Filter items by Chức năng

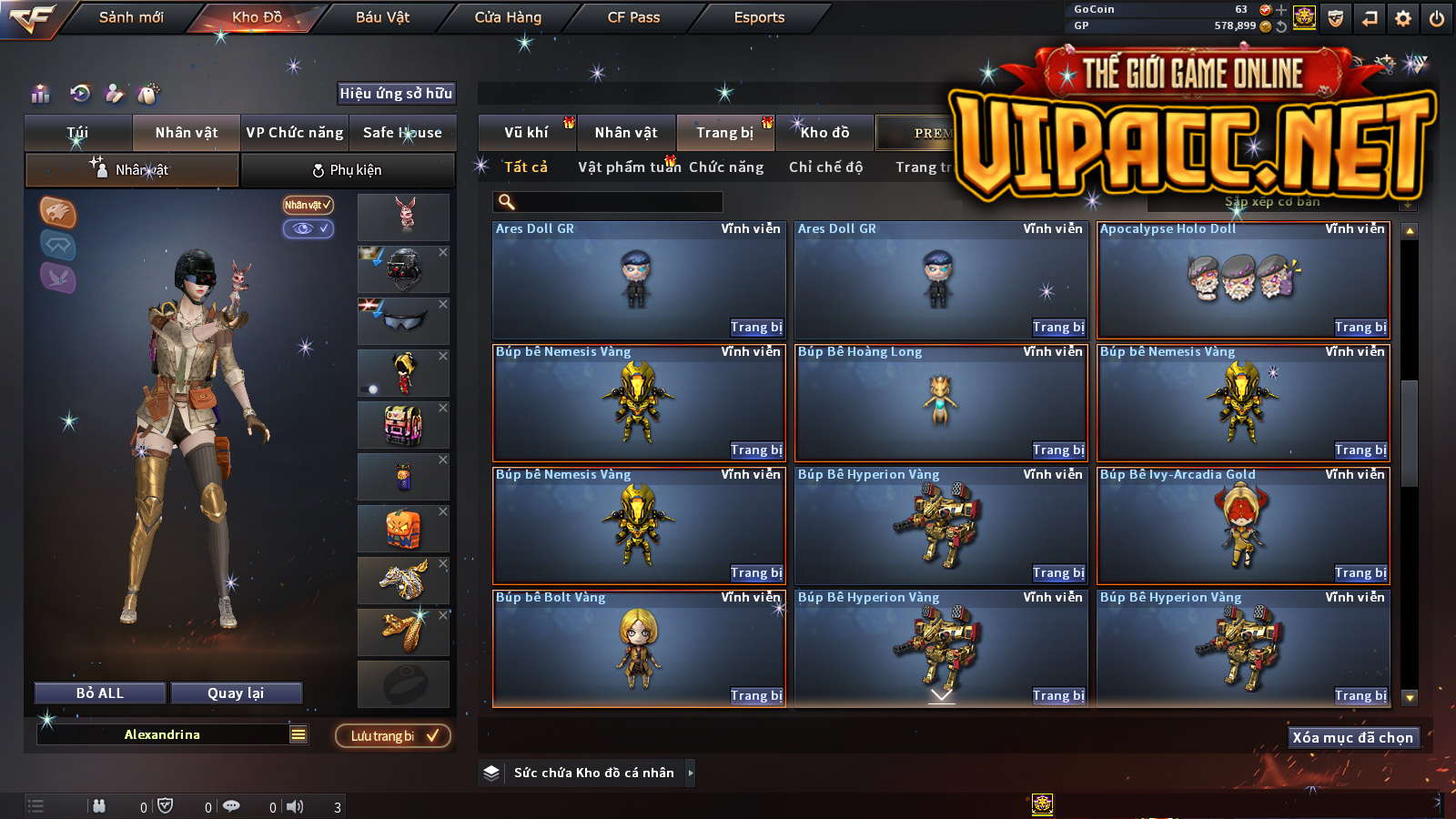click(x=726, y=167)
